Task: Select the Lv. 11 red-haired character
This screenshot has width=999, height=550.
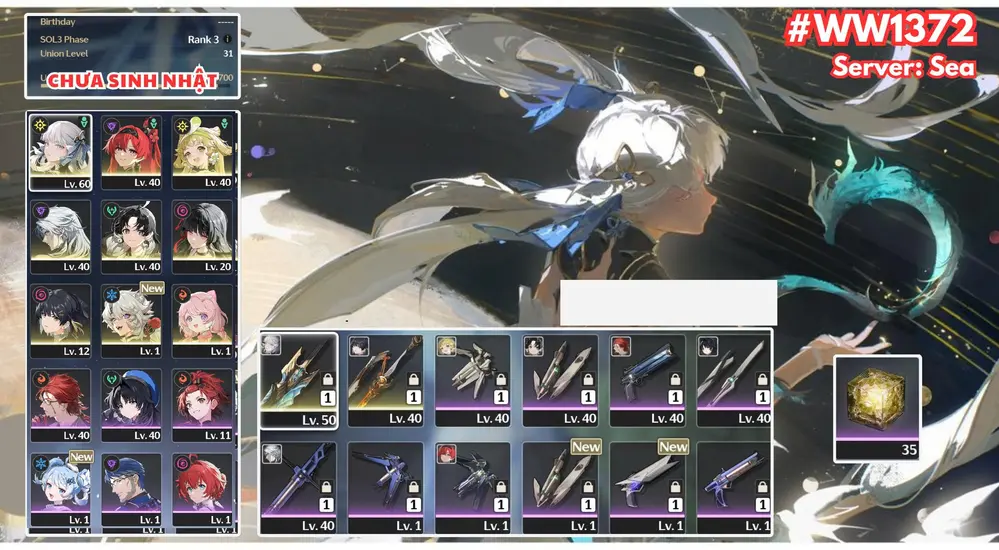Action: tap(205, 404)
